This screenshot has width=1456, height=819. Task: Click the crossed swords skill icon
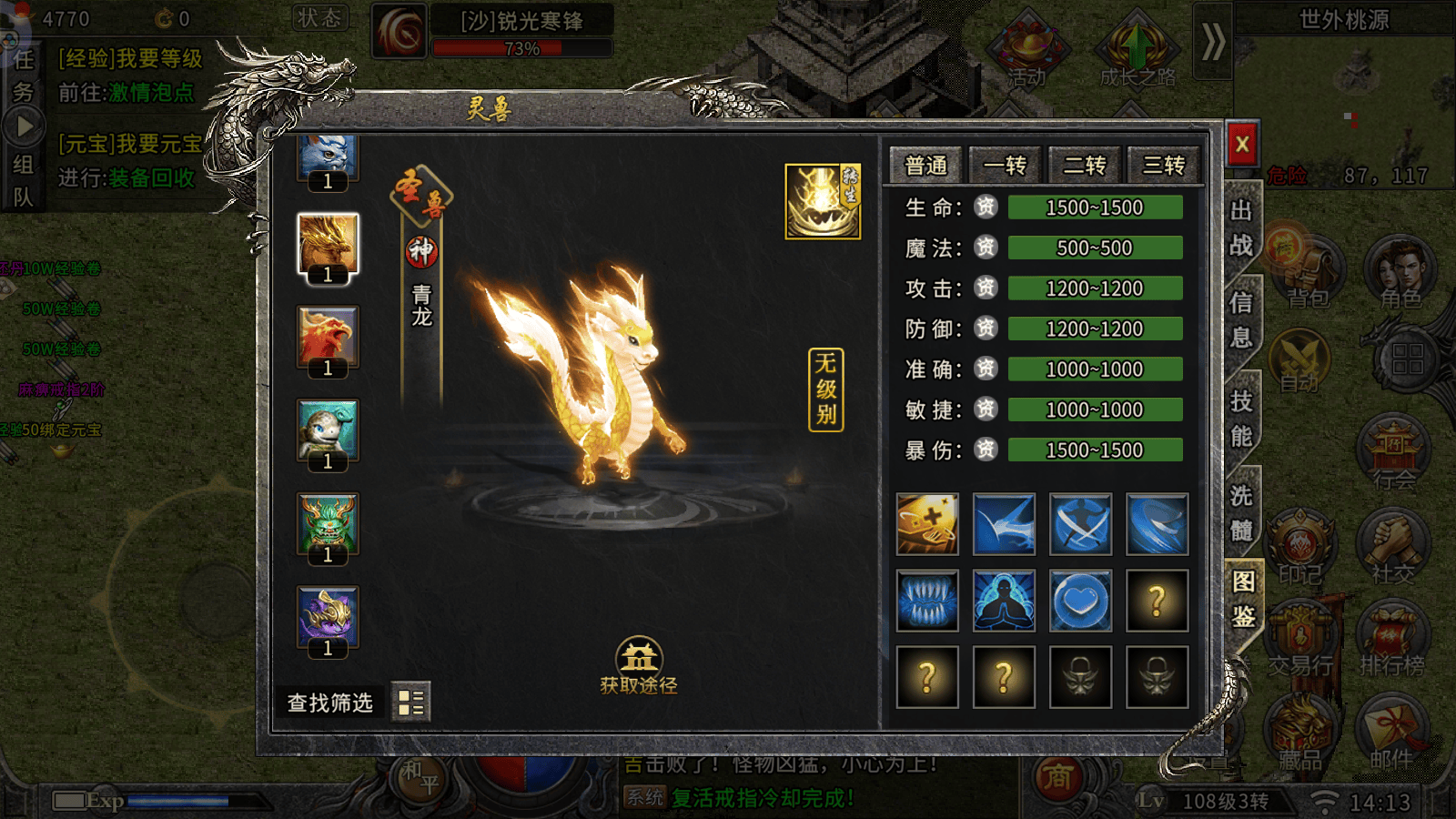click(x=1080, y=524)
